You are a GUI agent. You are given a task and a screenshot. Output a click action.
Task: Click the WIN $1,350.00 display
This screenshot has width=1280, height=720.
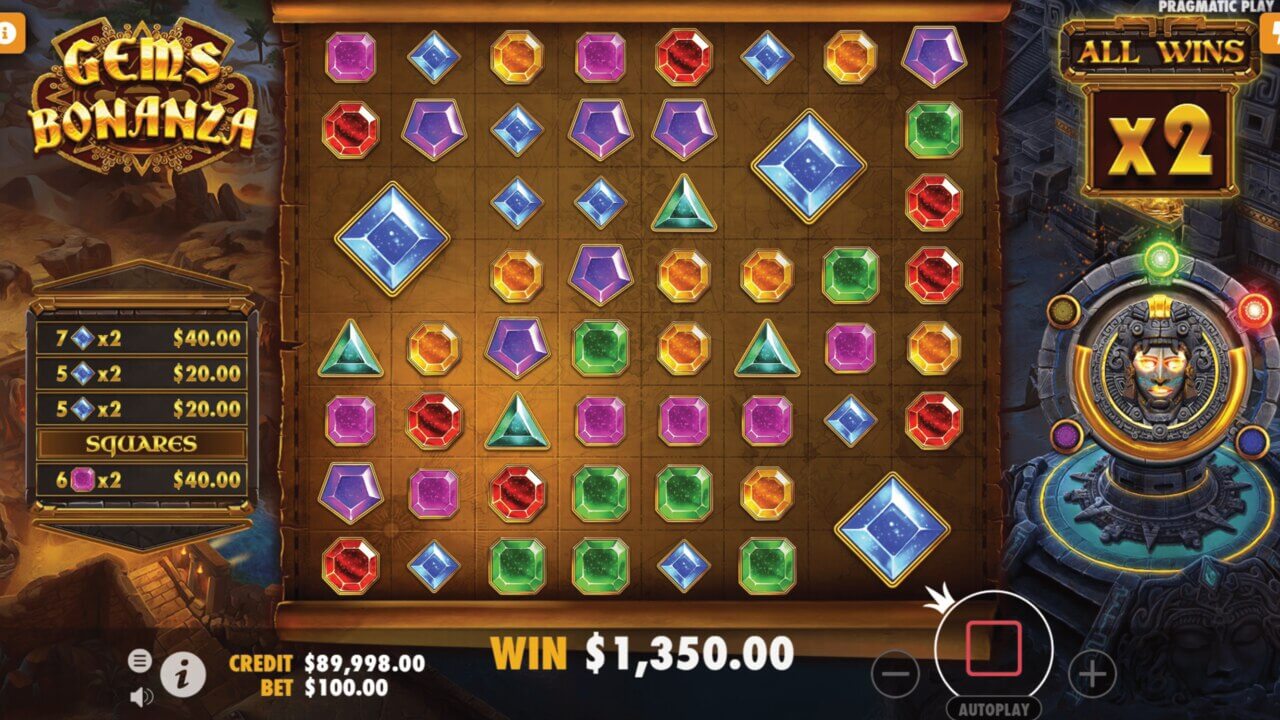point(645,652)
